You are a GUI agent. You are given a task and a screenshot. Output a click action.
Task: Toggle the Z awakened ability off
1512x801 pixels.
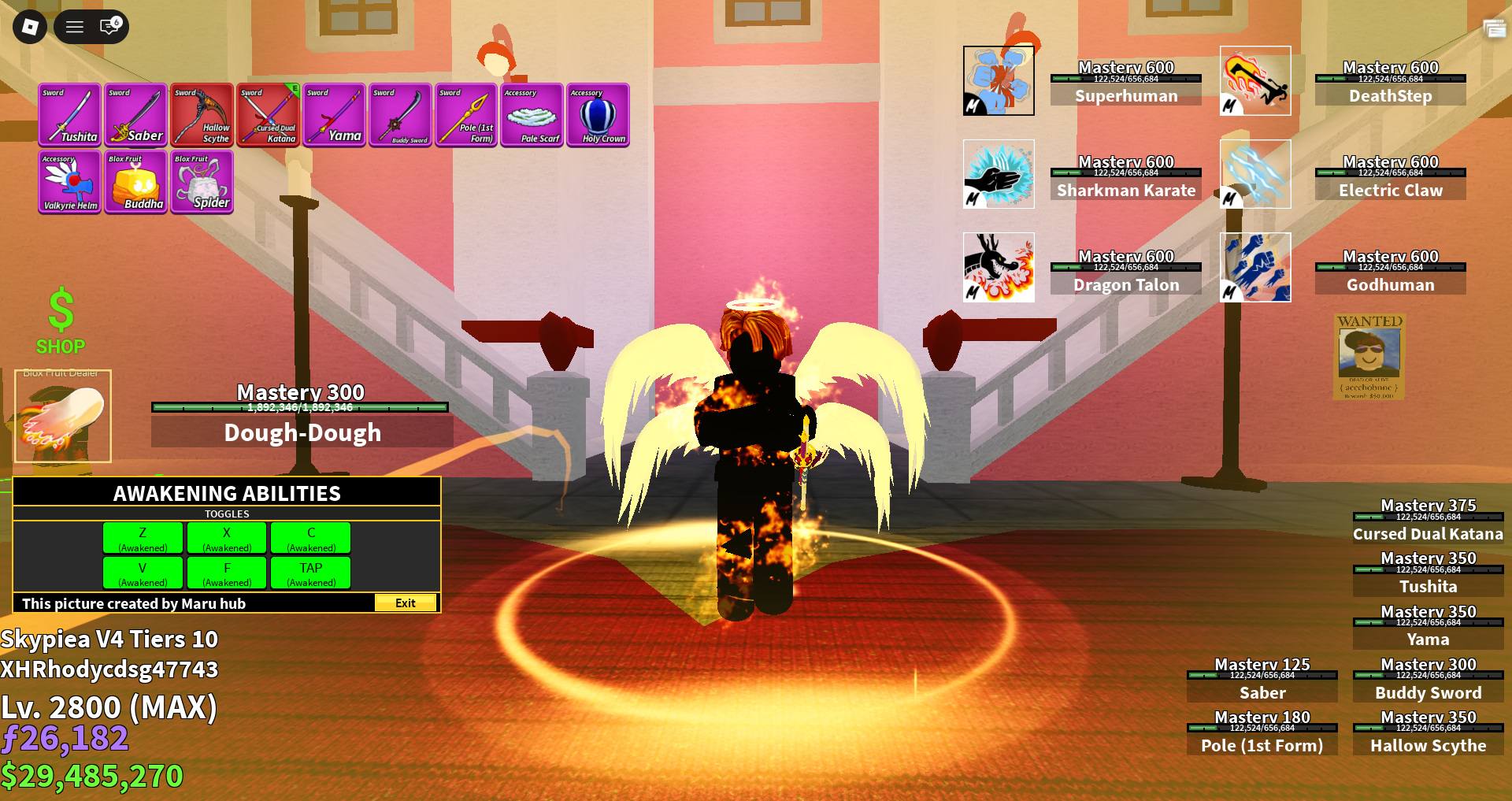(x=142, y=537)
